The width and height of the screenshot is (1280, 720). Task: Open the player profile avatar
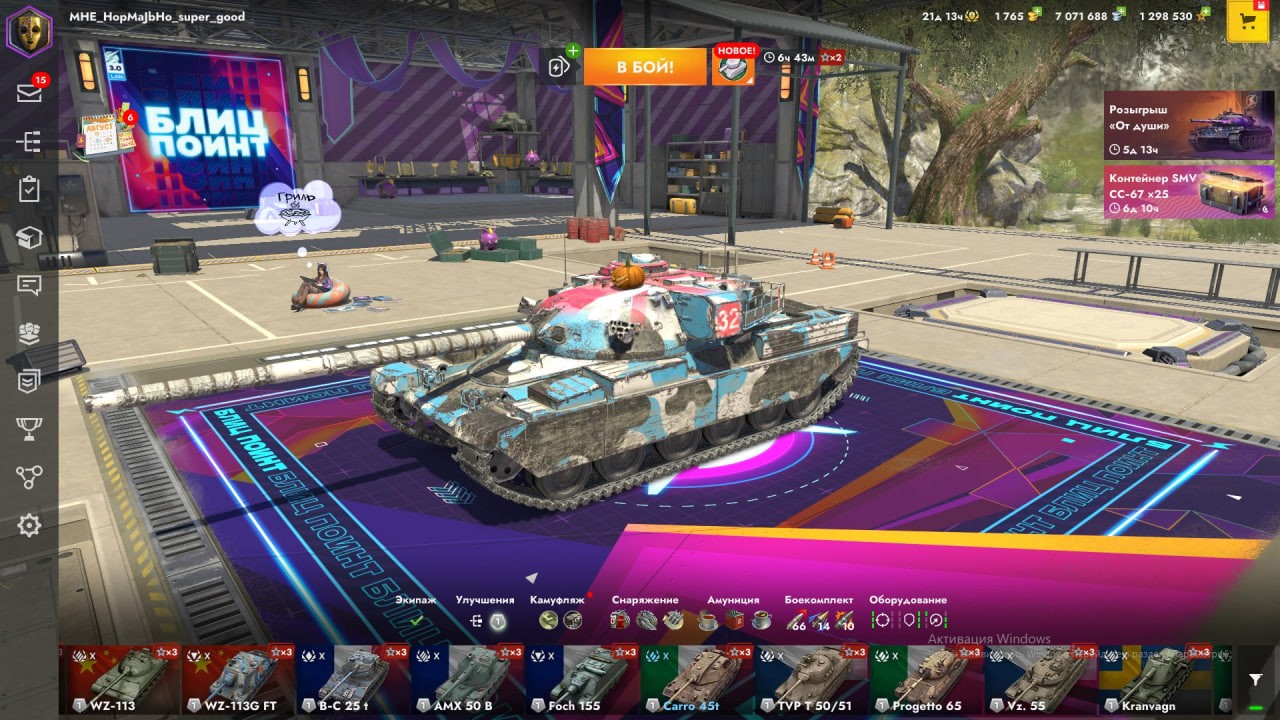[x=29, y=31]
